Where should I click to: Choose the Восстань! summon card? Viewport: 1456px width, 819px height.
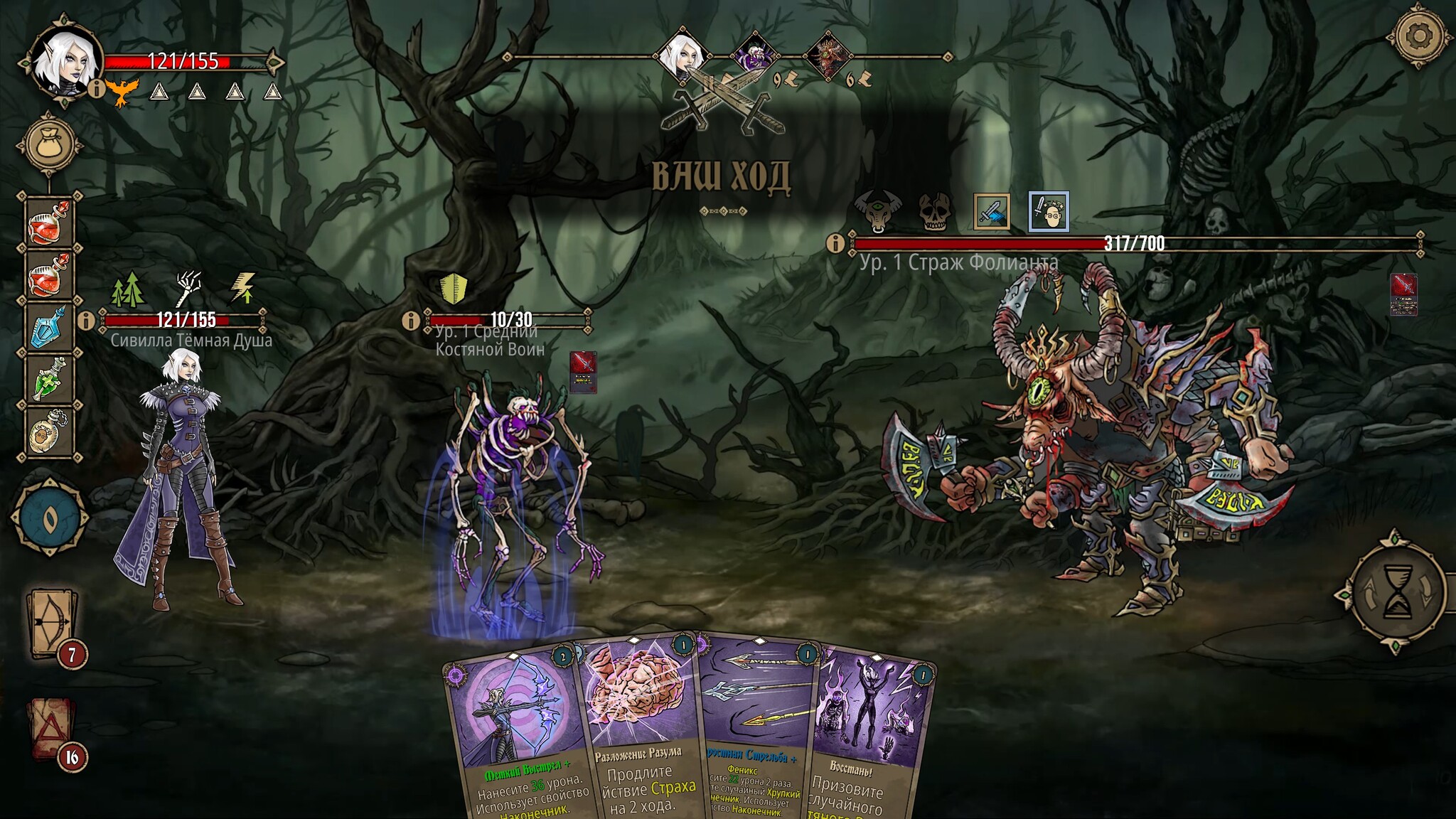click(x=871, y=732)
